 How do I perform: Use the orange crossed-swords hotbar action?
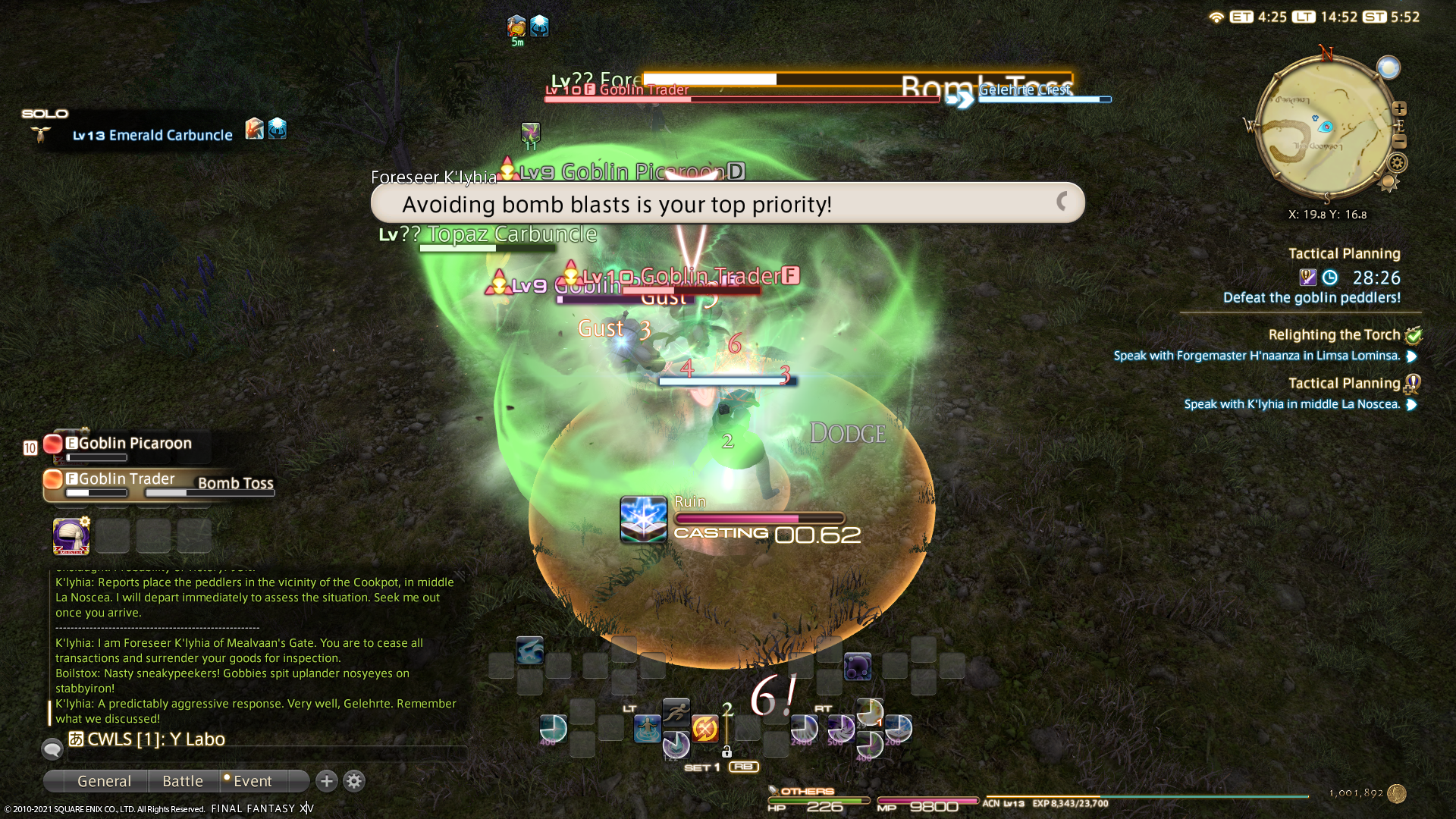[x=704, y=729]
